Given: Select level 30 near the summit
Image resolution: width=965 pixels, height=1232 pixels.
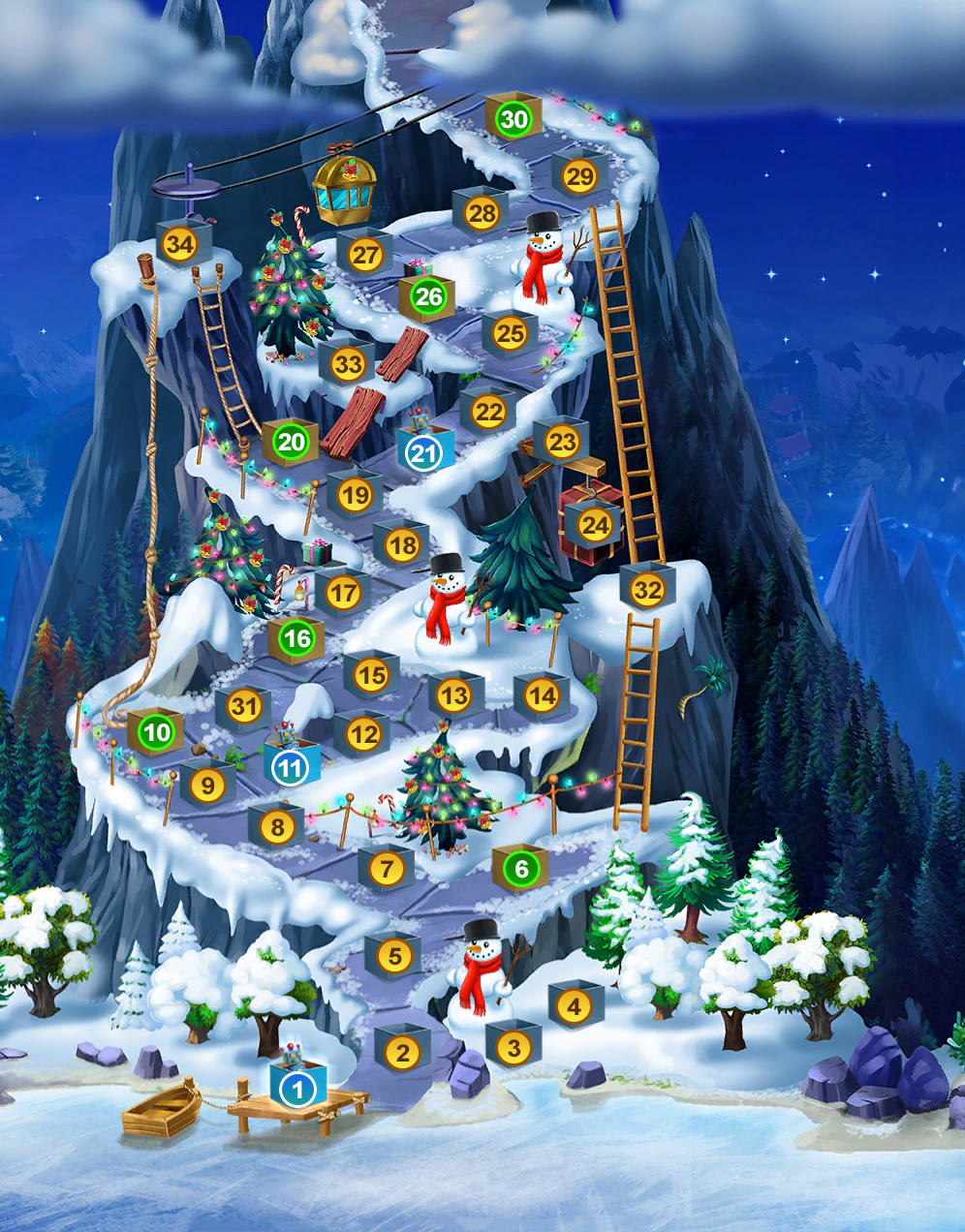Looking at the screenshot, I should point(514,119).
